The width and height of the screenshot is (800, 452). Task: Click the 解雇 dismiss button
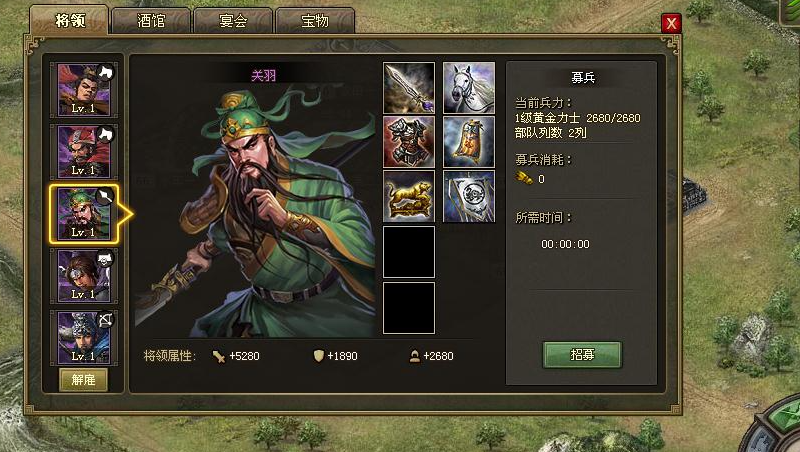coord(84,379)
